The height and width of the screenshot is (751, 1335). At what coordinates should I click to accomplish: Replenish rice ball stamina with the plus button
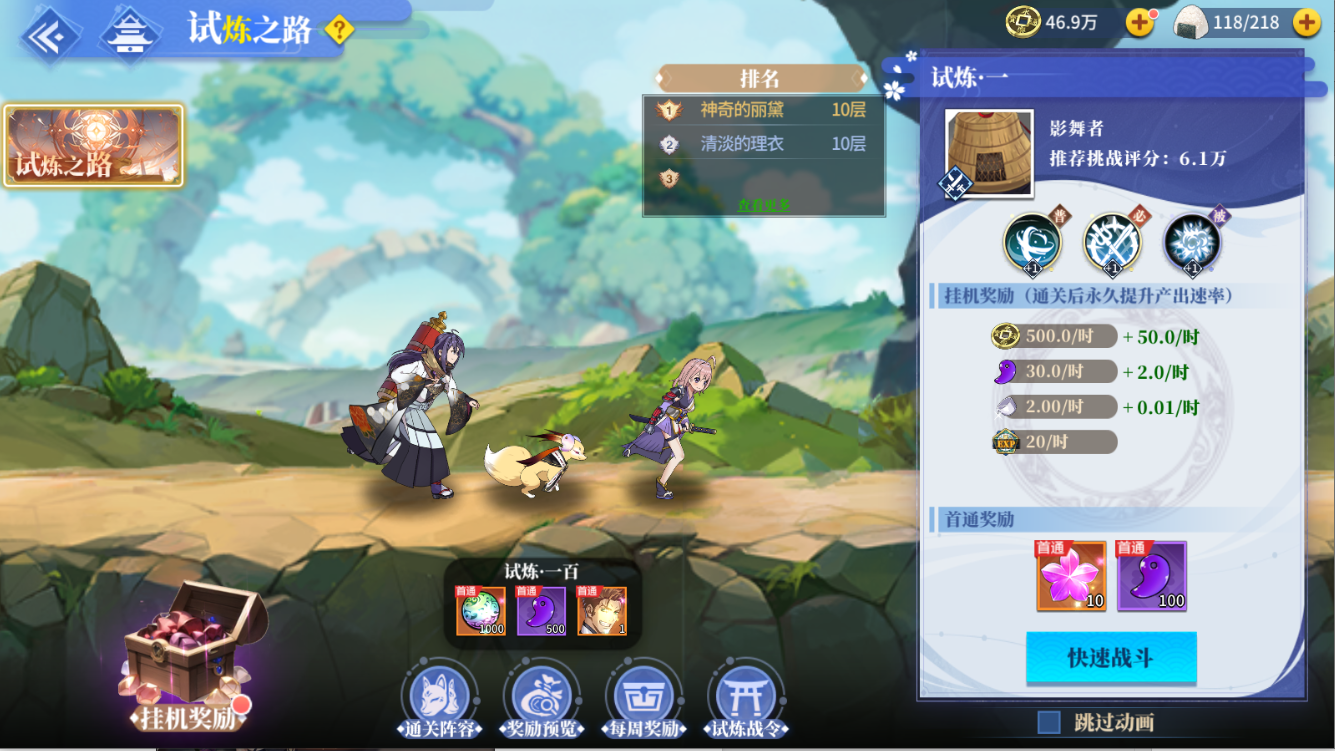pos(1306,22)
